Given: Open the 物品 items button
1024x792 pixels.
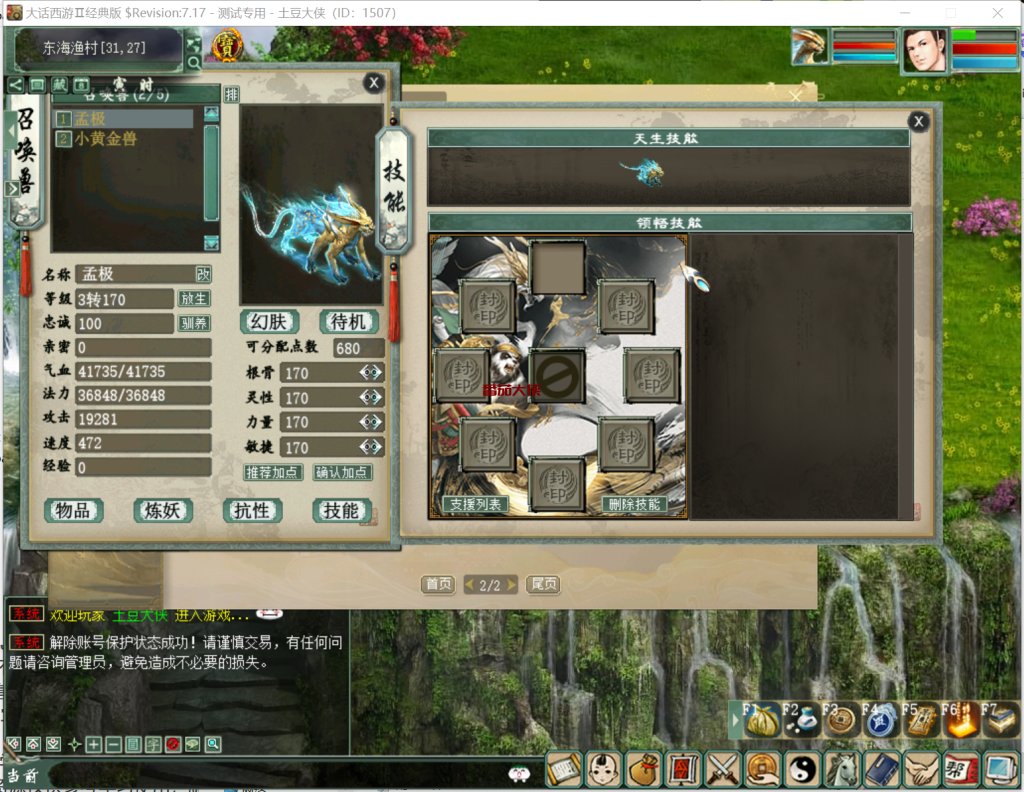Looking at the screenshot, I should 73,511.
